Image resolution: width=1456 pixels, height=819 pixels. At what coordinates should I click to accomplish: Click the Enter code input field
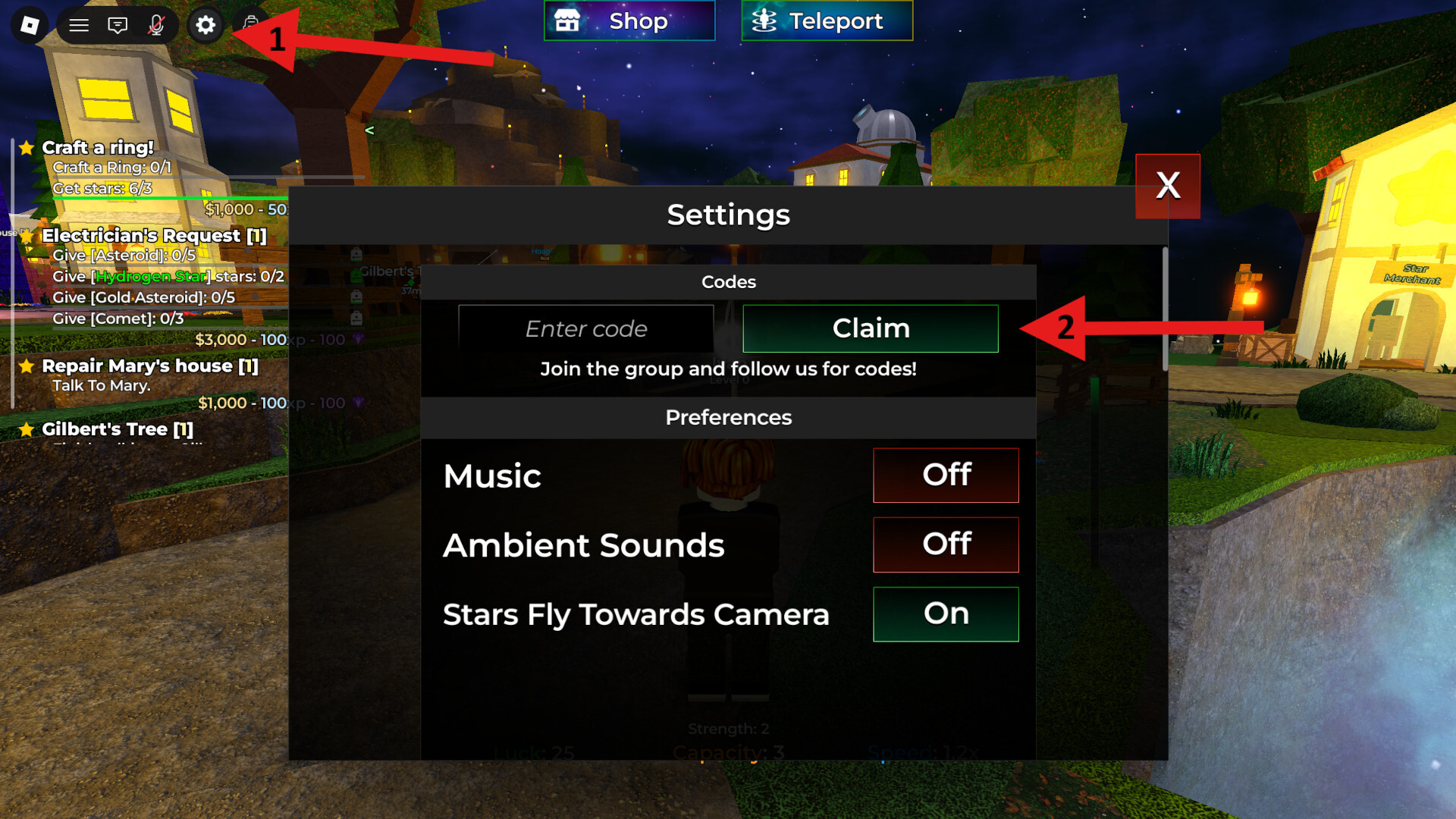point(586,328)
